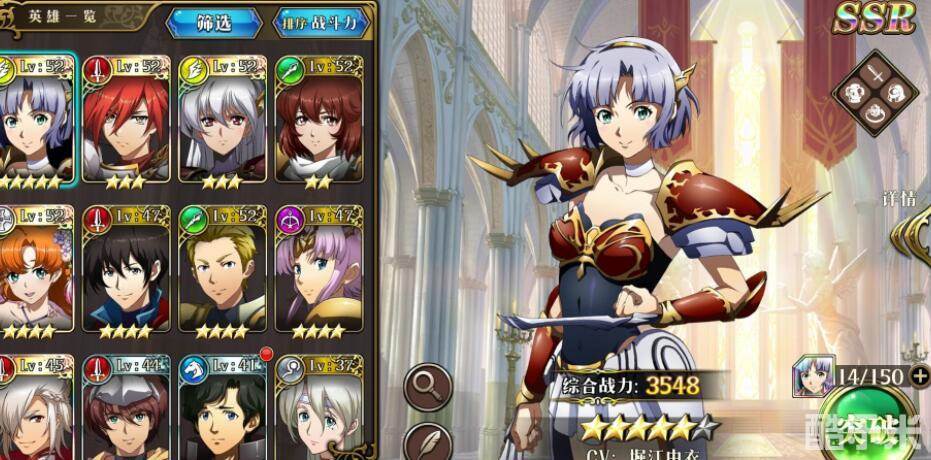Screen dimensions: 931x460
Task: Tap the hero shard portrait beside 14/150
Action: pyautogui.click(x=813, y=376)
